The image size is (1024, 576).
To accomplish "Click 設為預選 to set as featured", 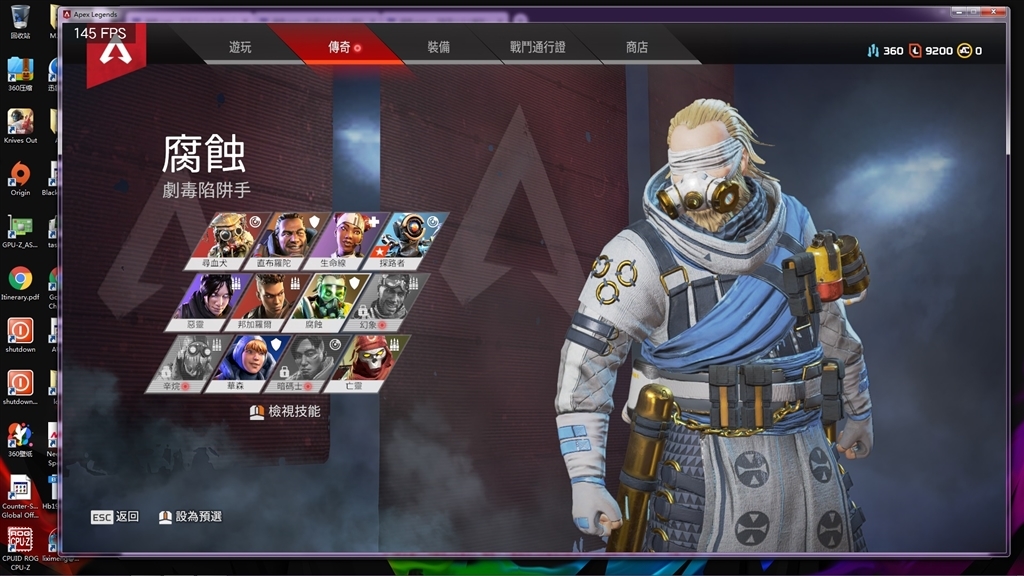I will pyautogui.click(x=191, y=517).
